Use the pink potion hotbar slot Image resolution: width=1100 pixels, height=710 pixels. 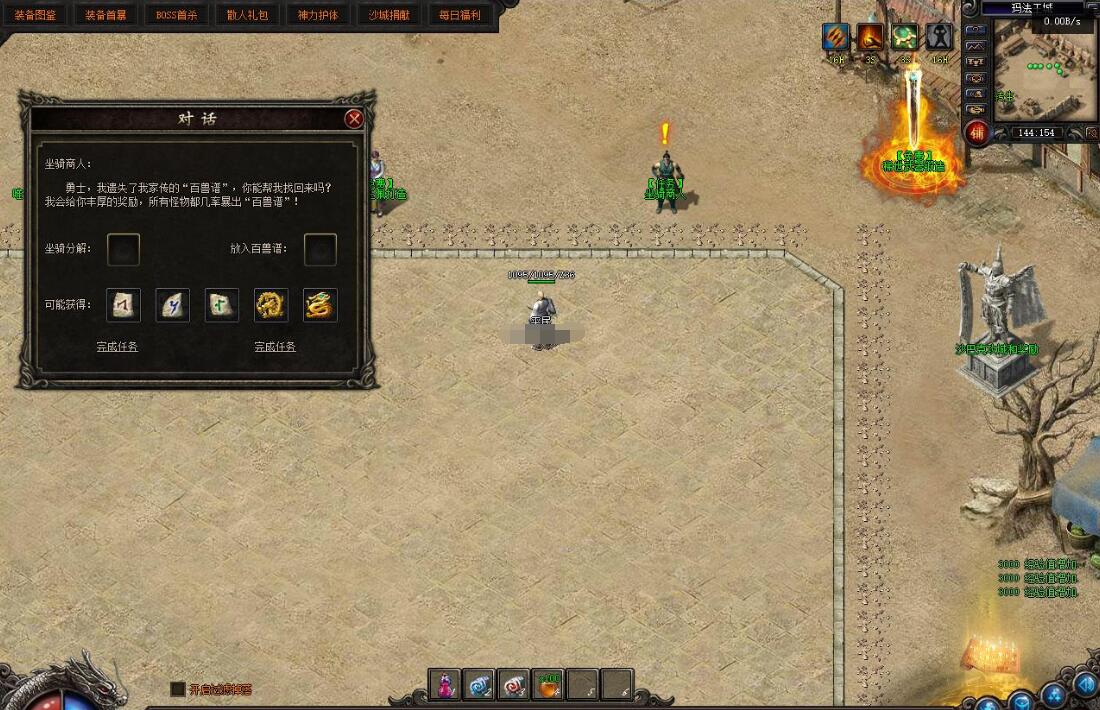point(444,684)
